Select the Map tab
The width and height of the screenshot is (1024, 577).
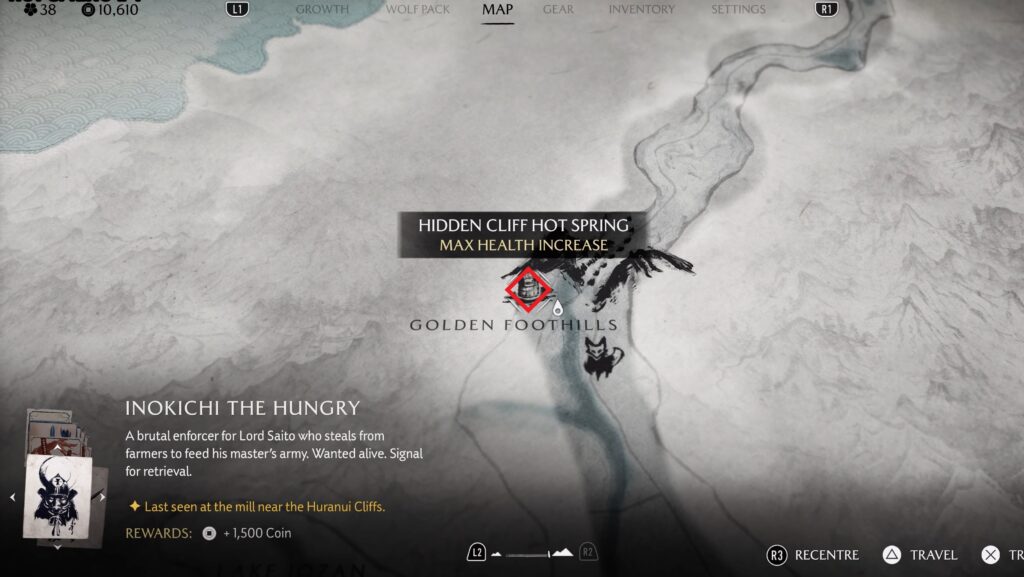[497, 10]
